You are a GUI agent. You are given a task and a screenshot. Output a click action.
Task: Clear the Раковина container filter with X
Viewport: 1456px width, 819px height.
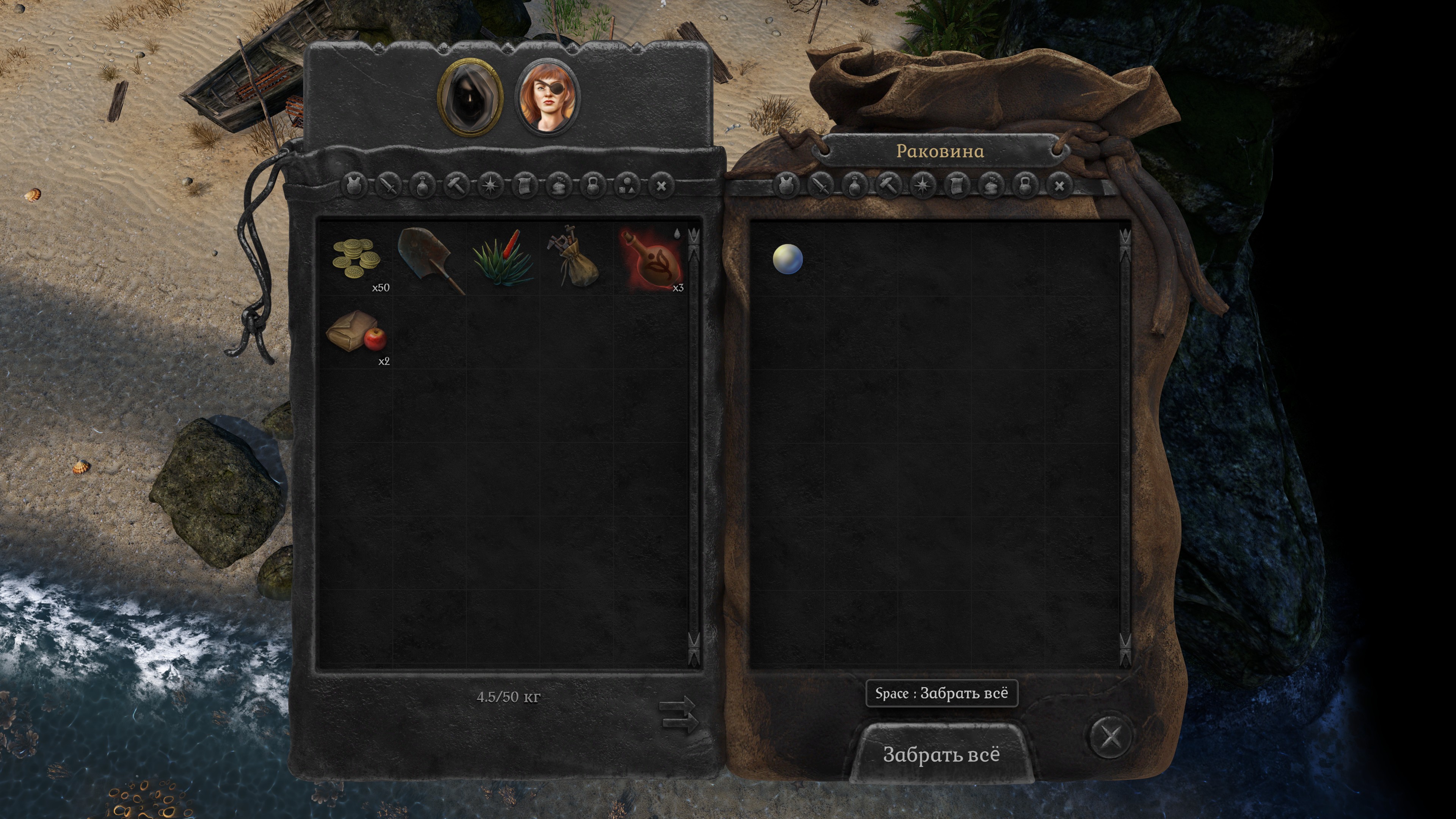click(x=1060, y=185)
